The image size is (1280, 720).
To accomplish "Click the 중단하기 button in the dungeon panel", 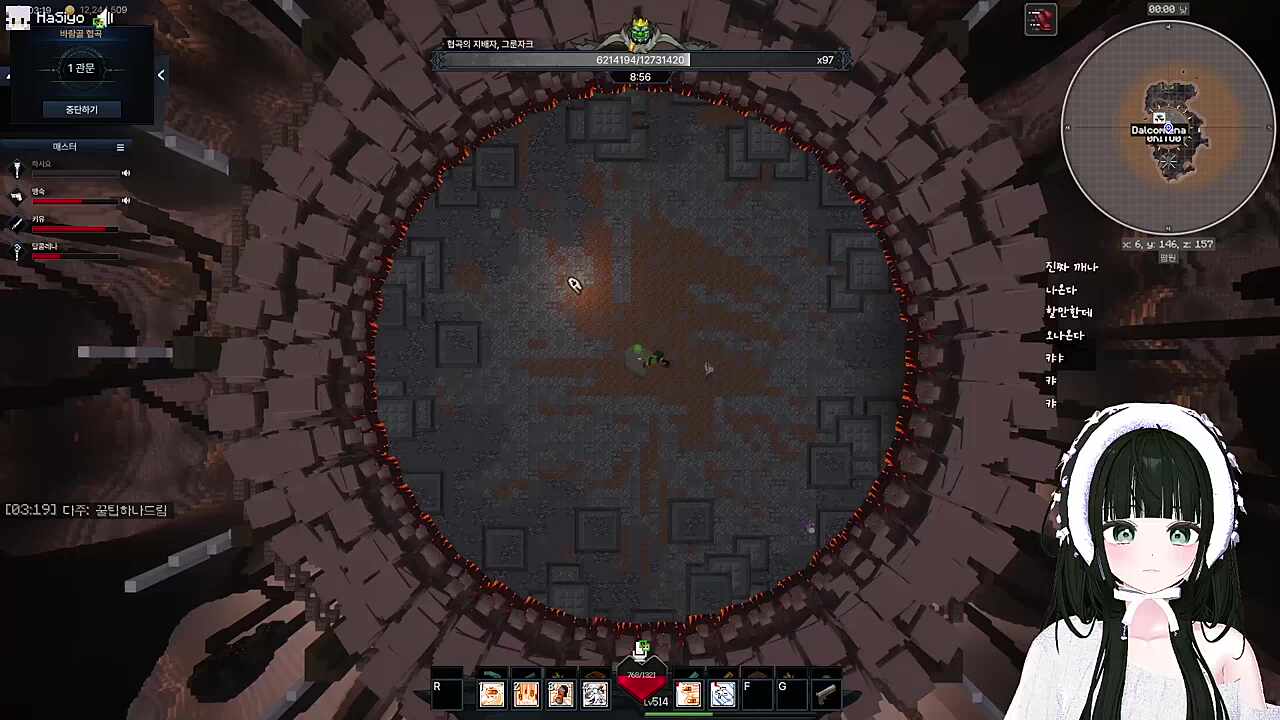I will [x=81, y=109].
